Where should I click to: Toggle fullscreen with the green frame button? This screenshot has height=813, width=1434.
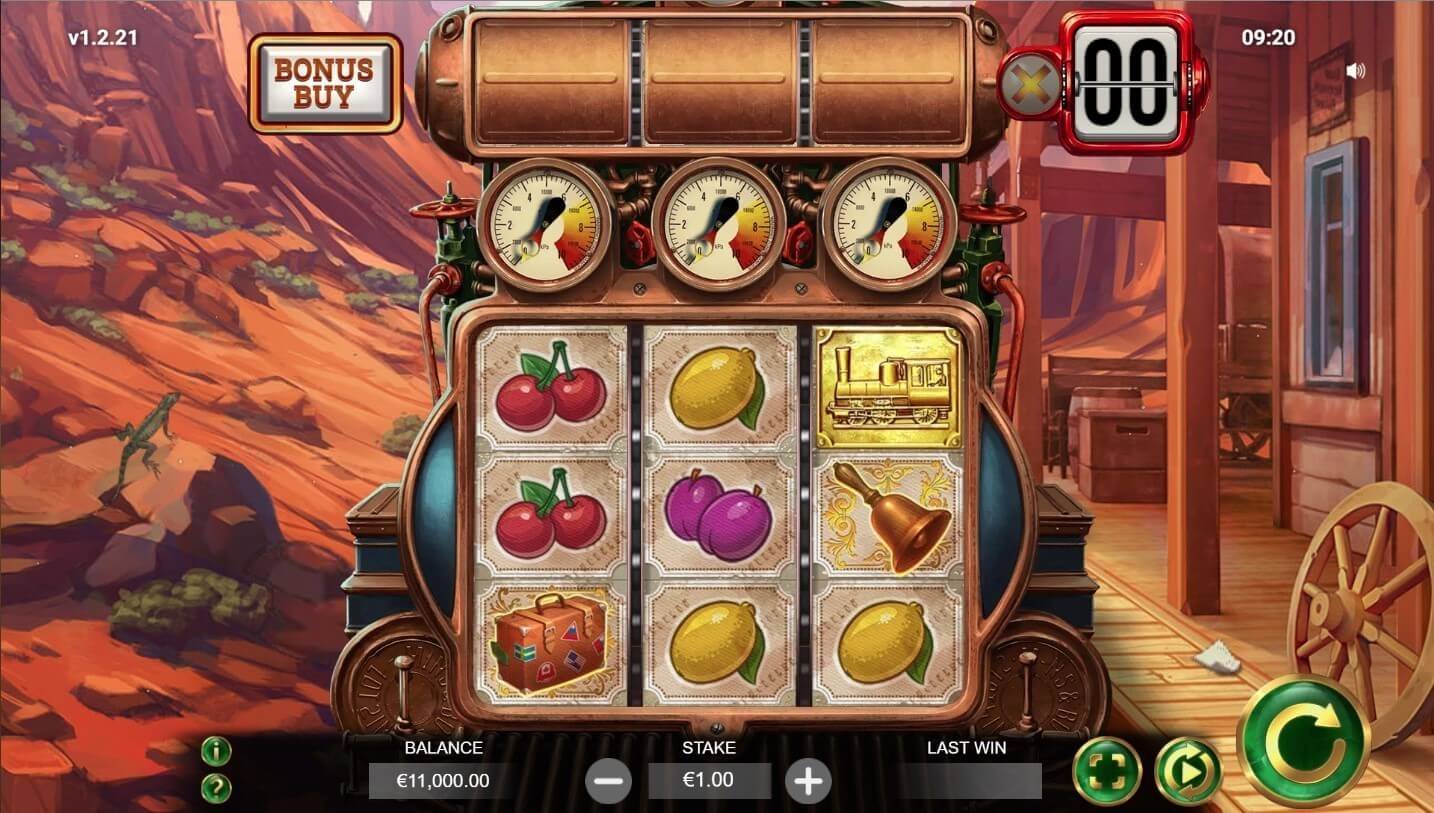click(x=1107, y=771)
